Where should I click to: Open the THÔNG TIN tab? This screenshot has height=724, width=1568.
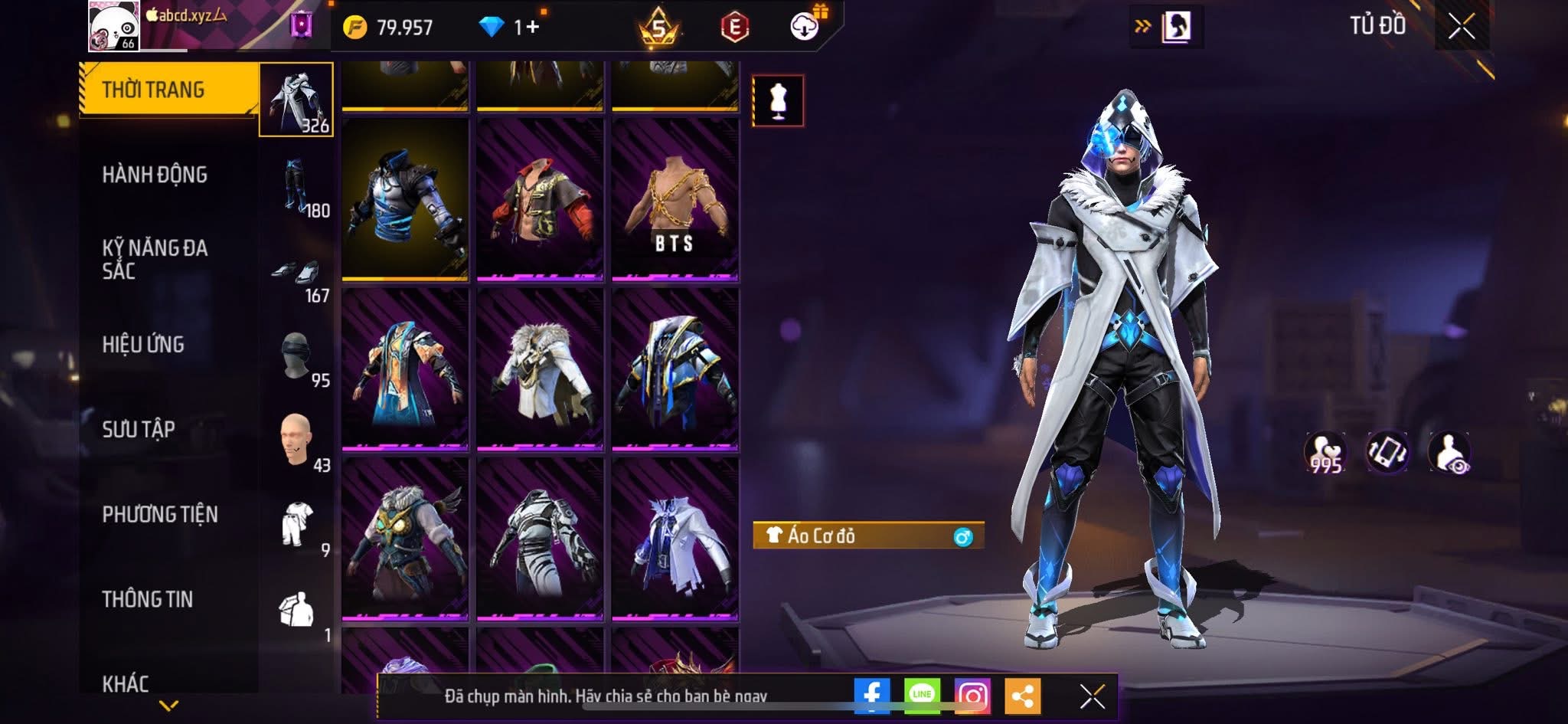[147, 599]
